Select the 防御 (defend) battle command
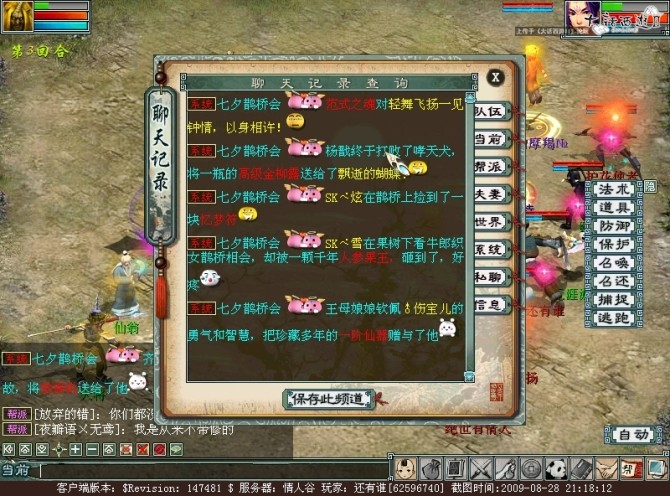This screenshot has width=670, height=496. tap(613, 226)
